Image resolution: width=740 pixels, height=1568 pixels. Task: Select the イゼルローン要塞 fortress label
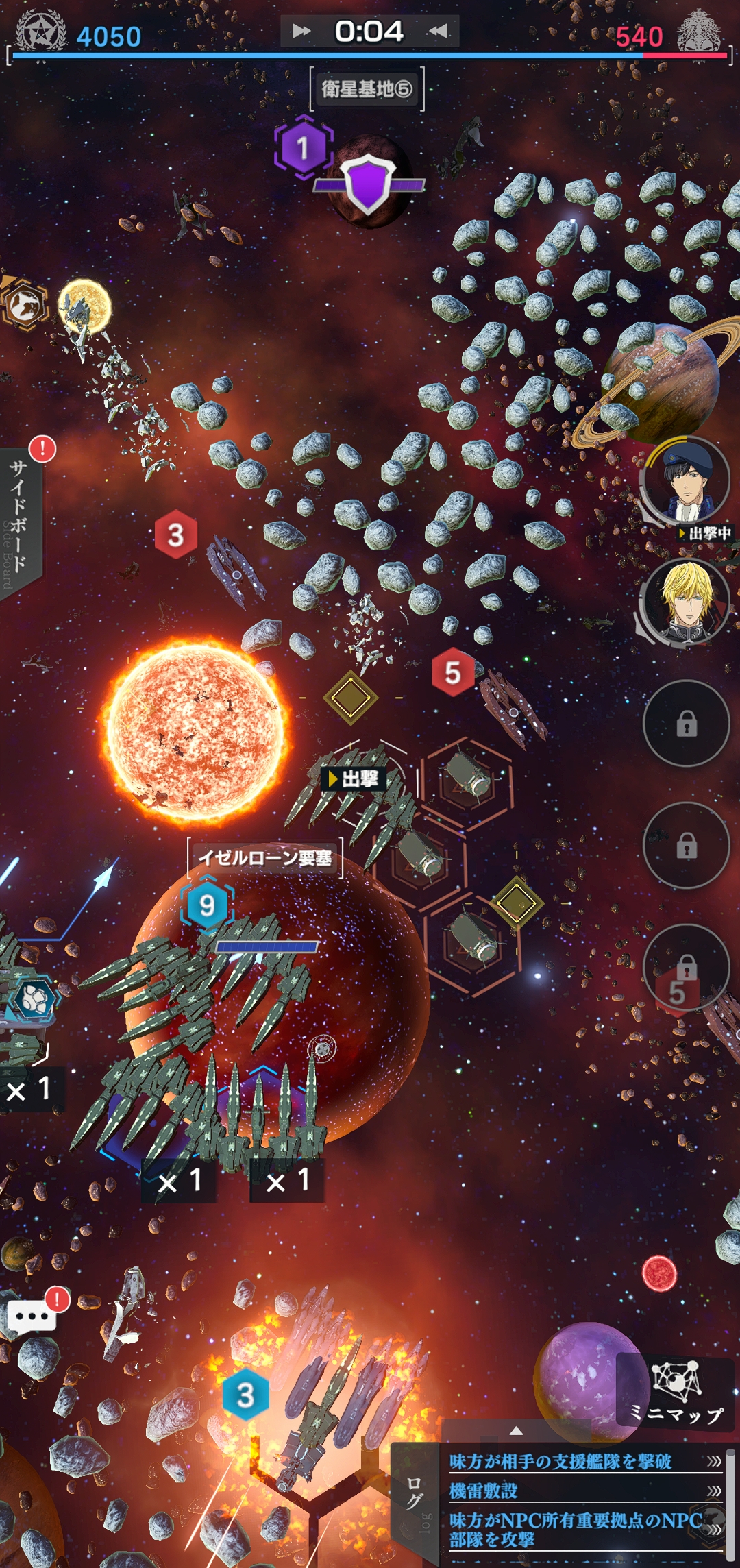264,858
